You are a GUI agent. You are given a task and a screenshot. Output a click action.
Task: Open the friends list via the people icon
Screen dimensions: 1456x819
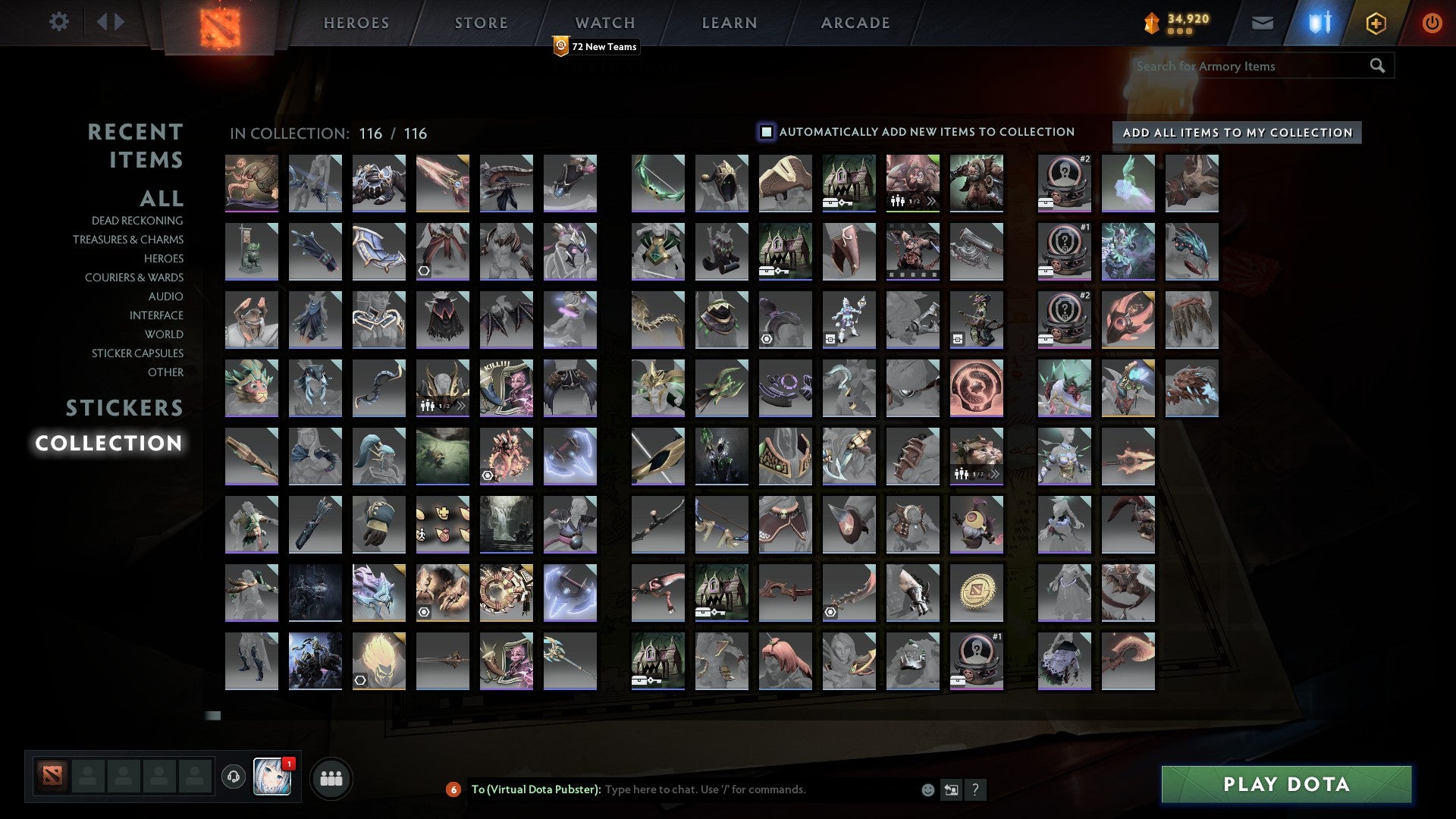[x=331, y=777]
